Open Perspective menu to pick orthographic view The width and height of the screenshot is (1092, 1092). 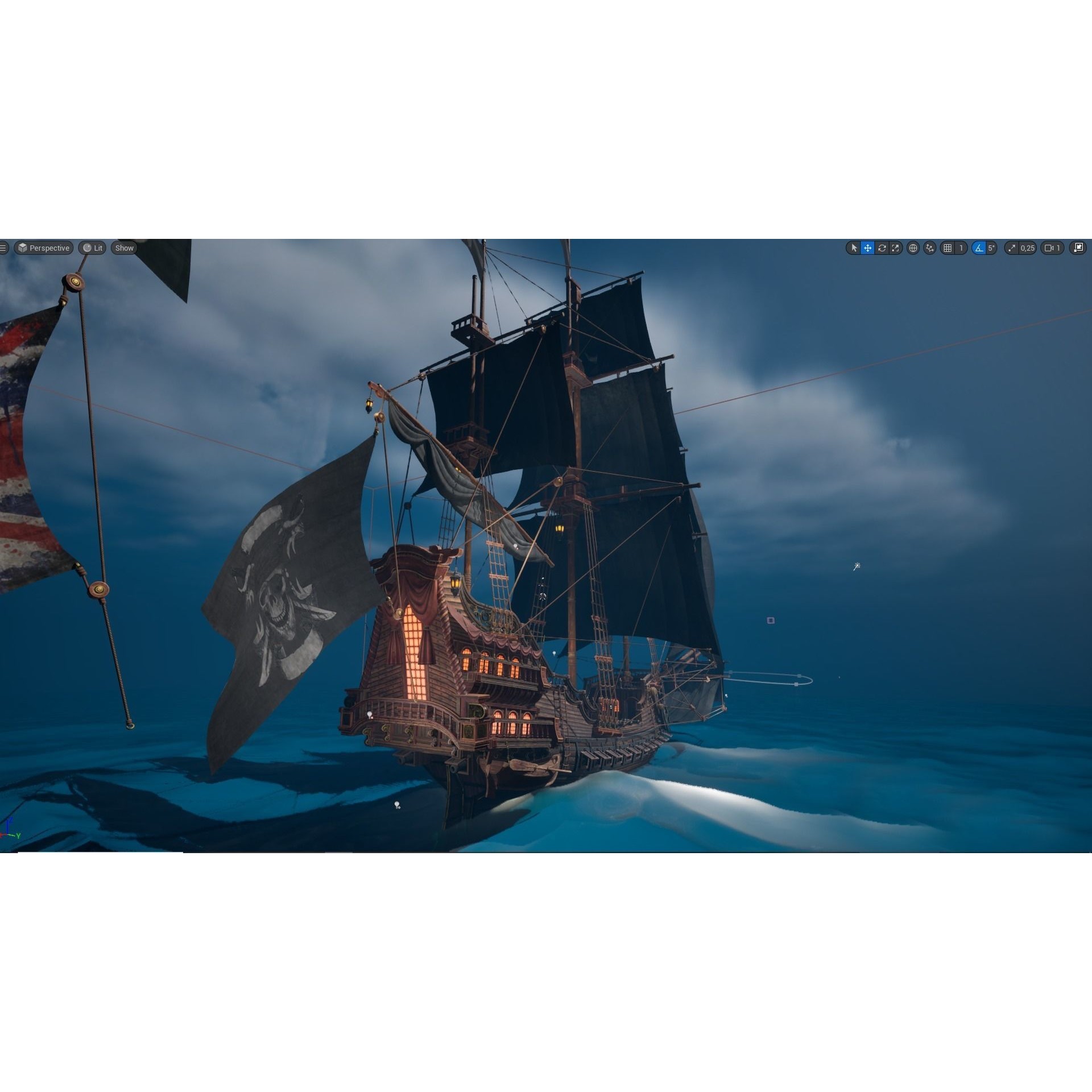[x=43, y=248]
